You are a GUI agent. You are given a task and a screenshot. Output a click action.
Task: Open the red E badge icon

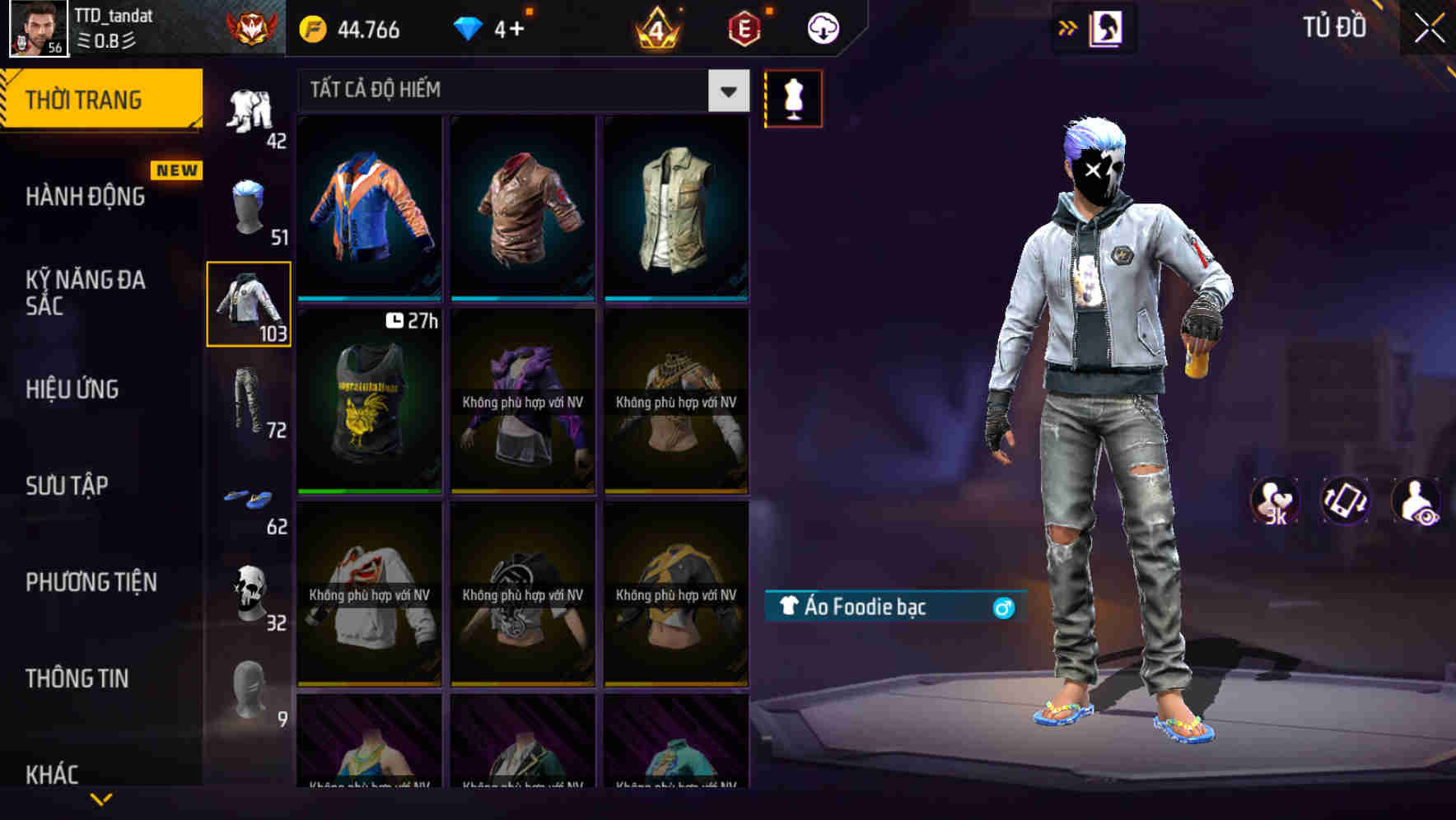tap(742, 27)
